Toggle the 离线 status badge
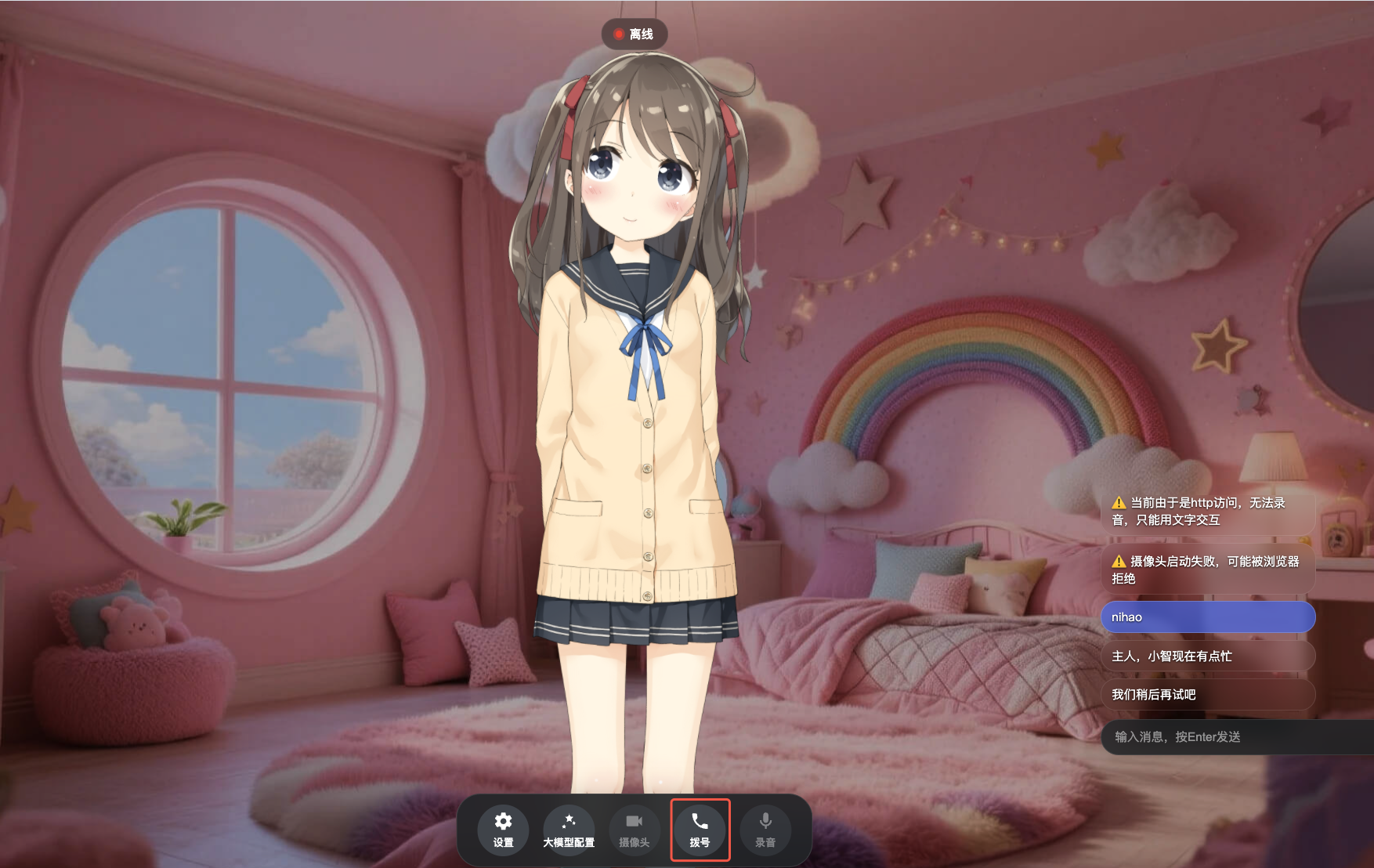Image resolution: width=1374 pixels, height=868 pixels. [x=635, y=34]
